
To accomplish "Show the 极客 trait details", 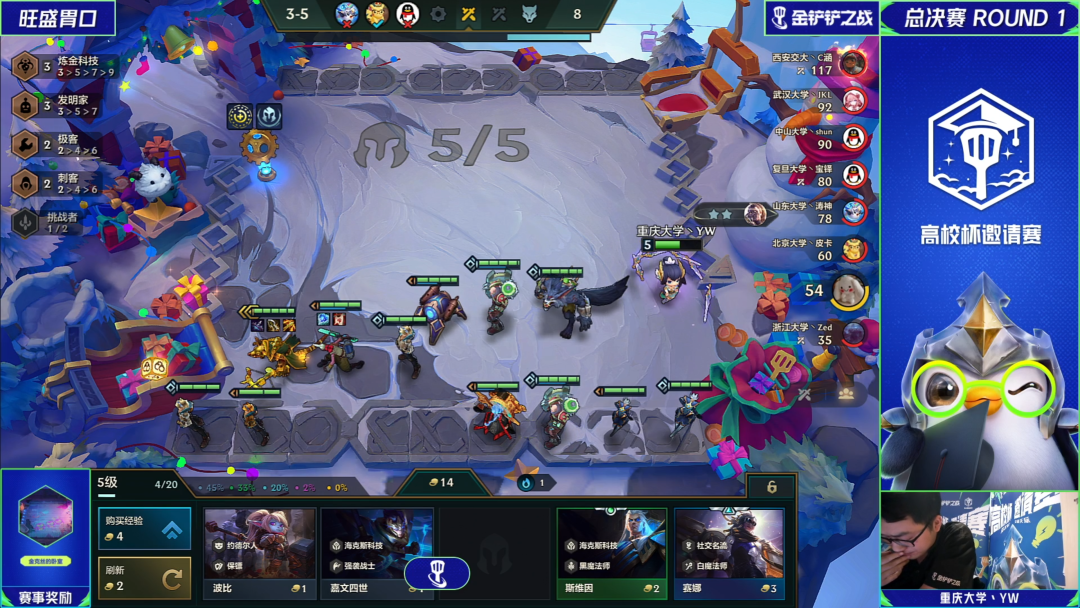I will tap(60, 144).
